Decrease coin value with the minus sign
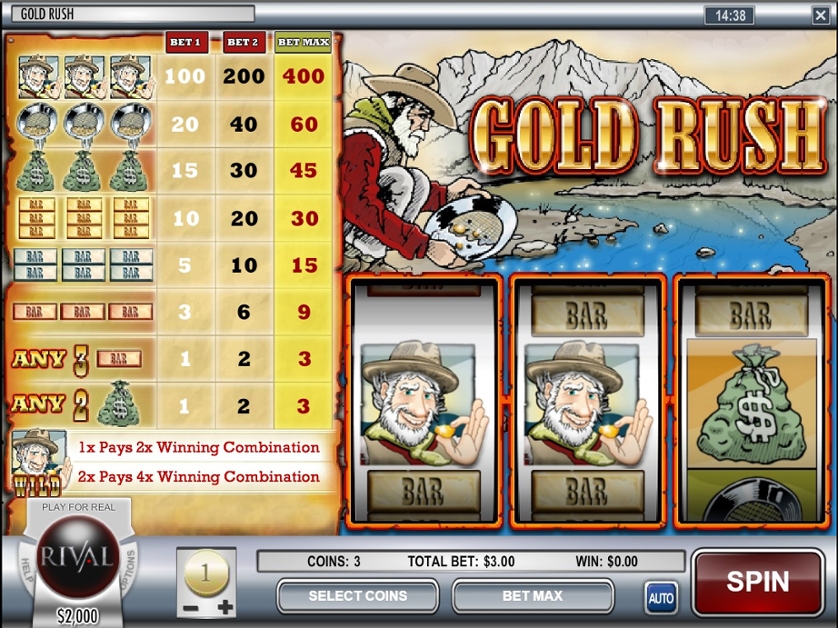The width and height of the screenshot is (838, 628). point(187,607)
